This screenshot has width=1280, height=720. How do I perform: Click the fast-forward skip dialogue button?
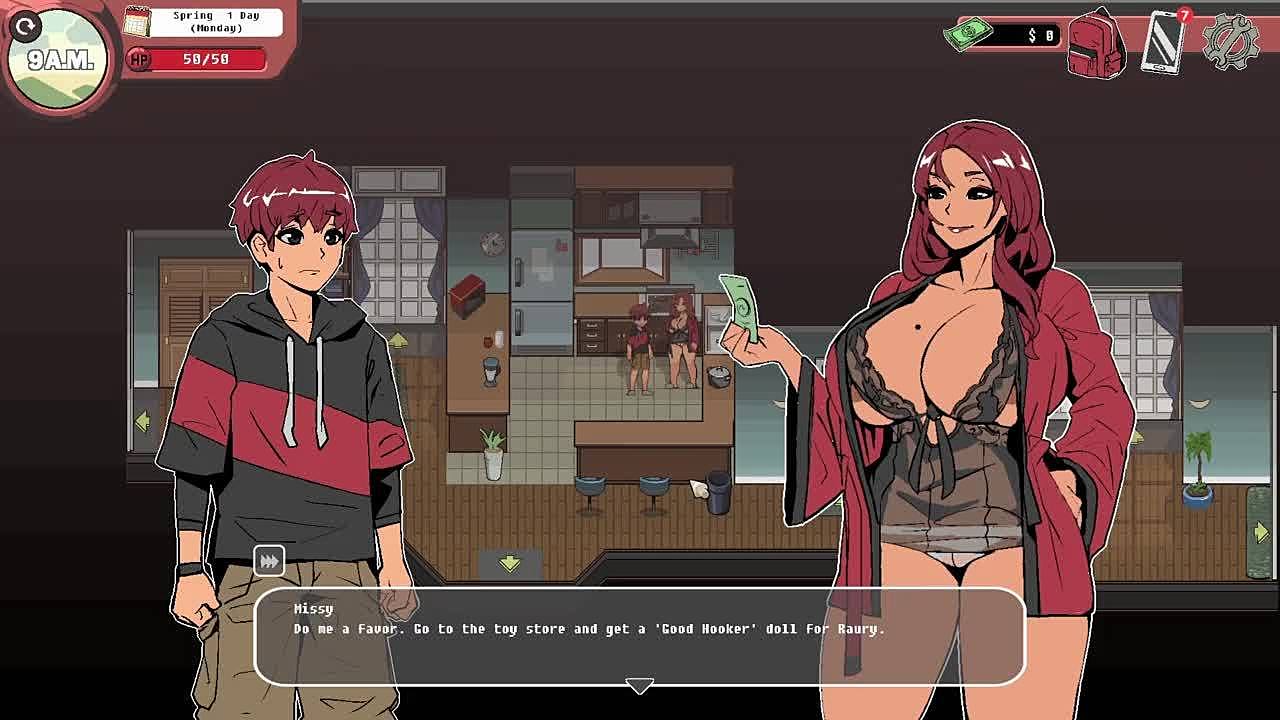269,561
